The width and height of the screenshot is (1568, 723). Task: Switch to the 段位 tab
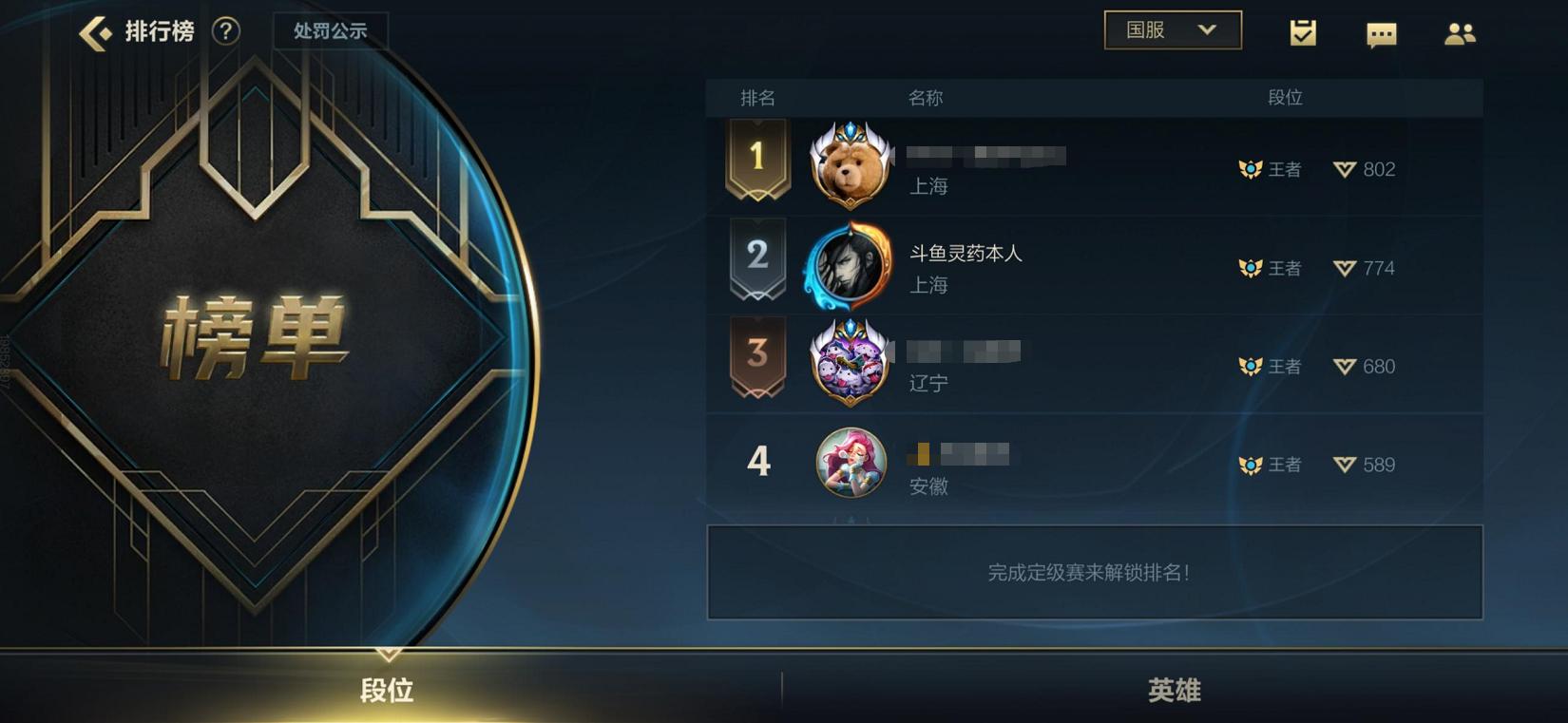(388, 691)
